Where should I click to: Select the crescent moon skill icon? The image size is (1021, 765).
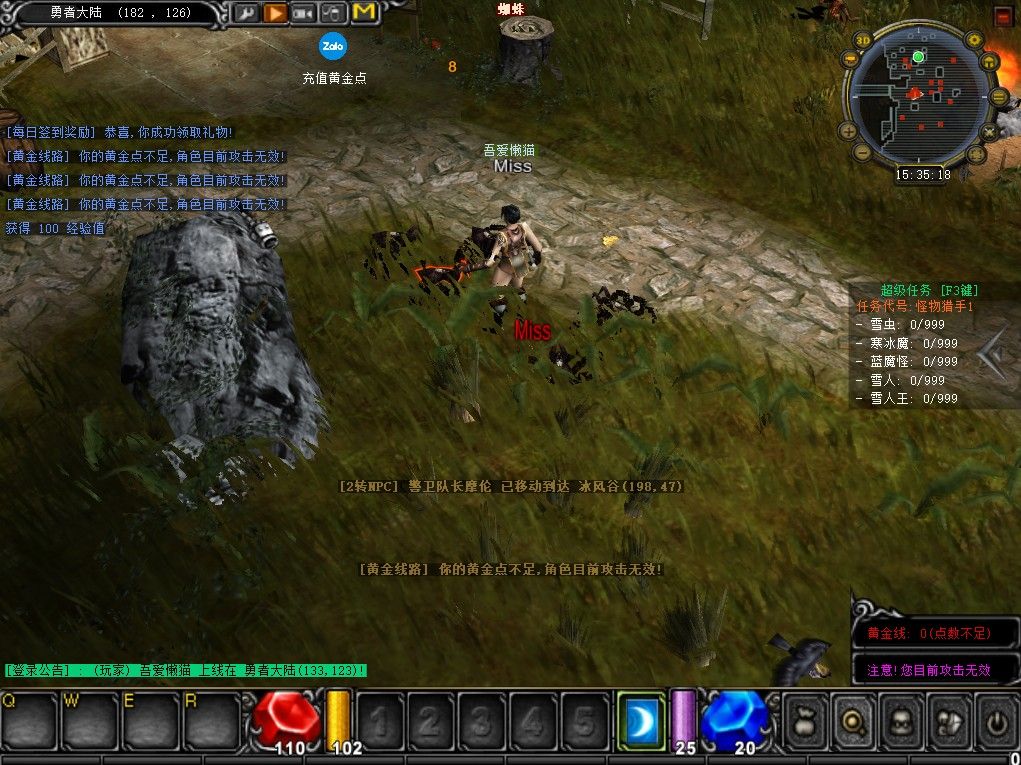coord(641,718)
